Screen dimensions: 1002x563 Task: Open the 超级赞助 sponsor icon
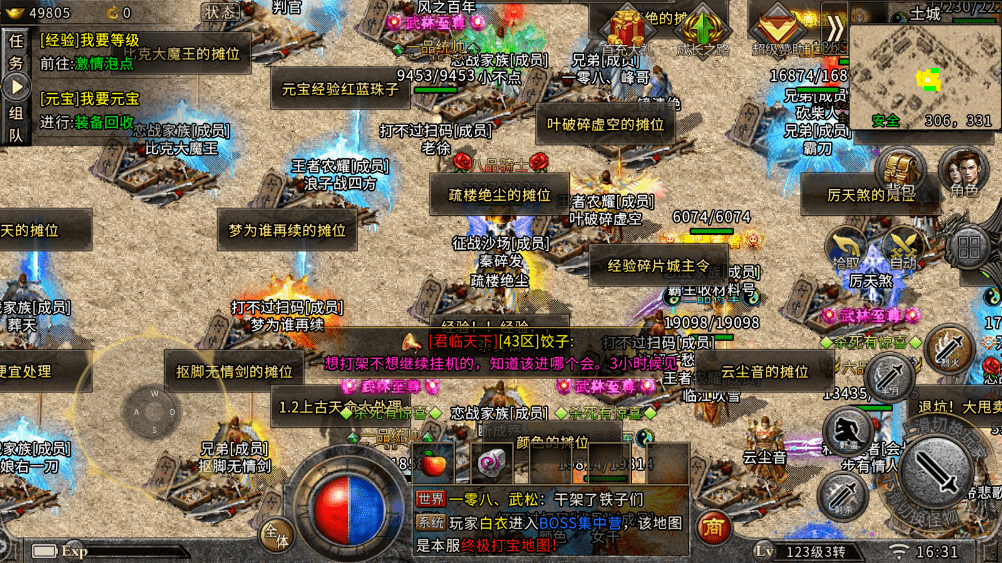[x=777, y=30]
